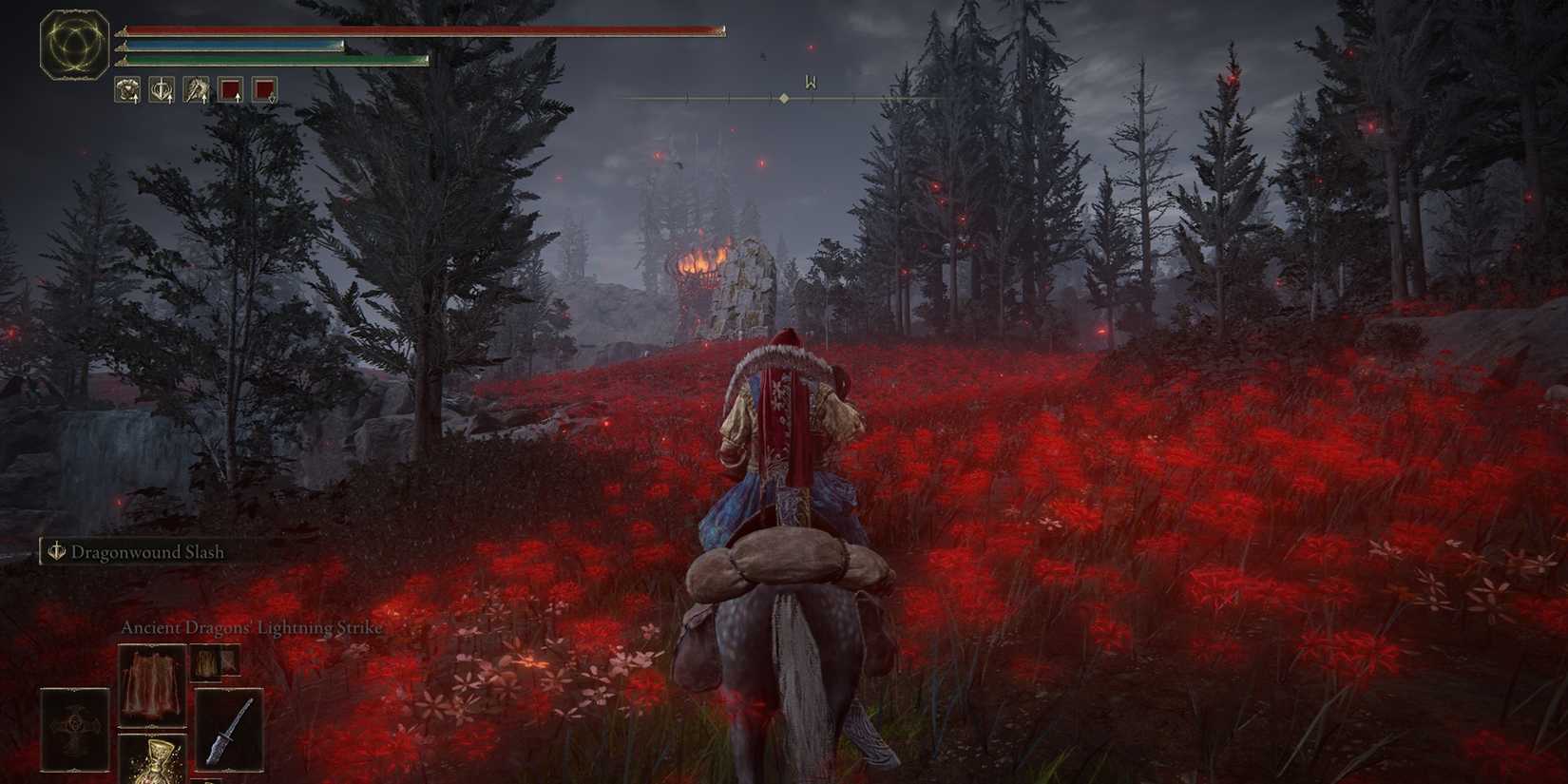1568x784 pixels.
Task: Select the axe attack-boost status icon
Action: [195, 90]
